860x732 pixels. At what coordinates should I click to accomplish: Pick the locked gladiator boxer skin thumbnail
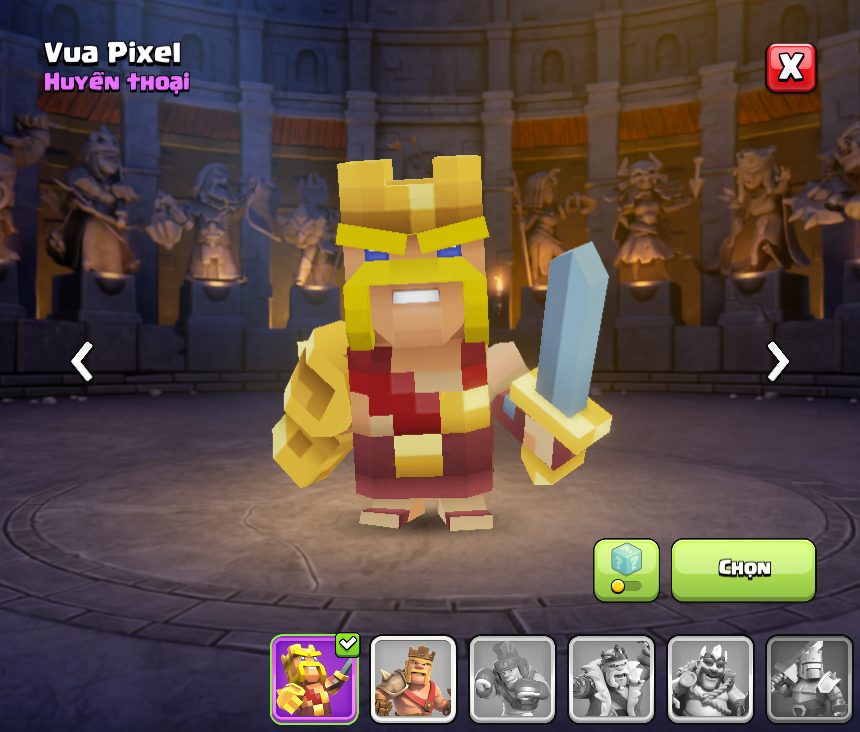point(512,678)
